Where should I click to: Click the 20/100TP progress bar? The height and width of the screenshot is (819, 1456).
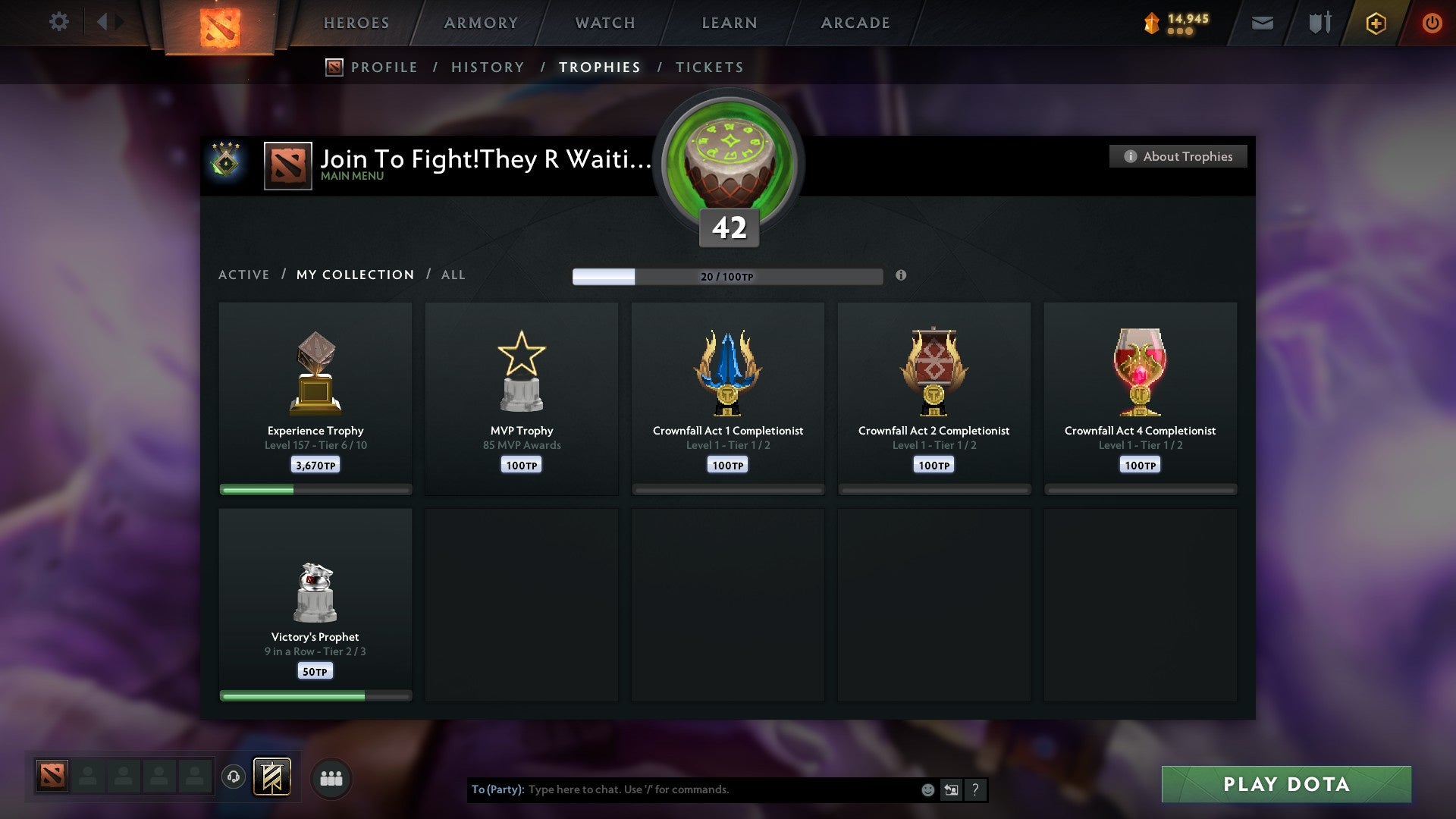726,277
